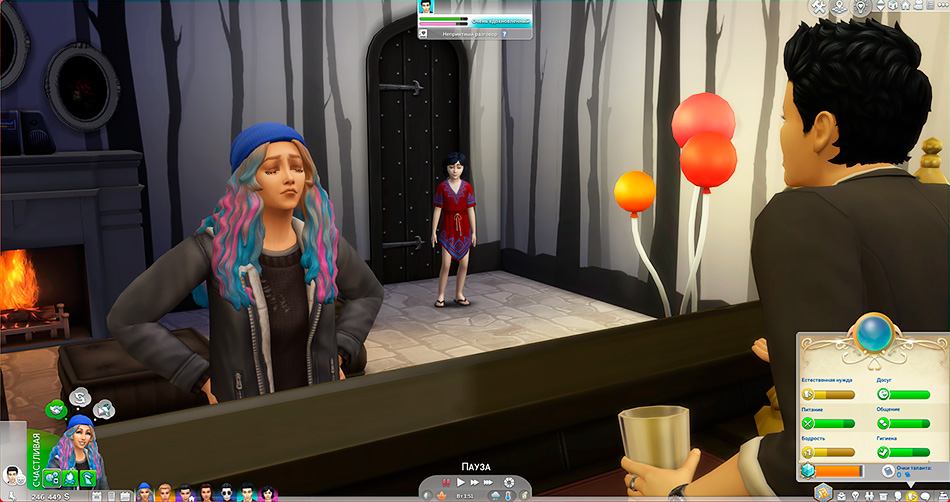Click the pause button in time controls

point(447,482)
